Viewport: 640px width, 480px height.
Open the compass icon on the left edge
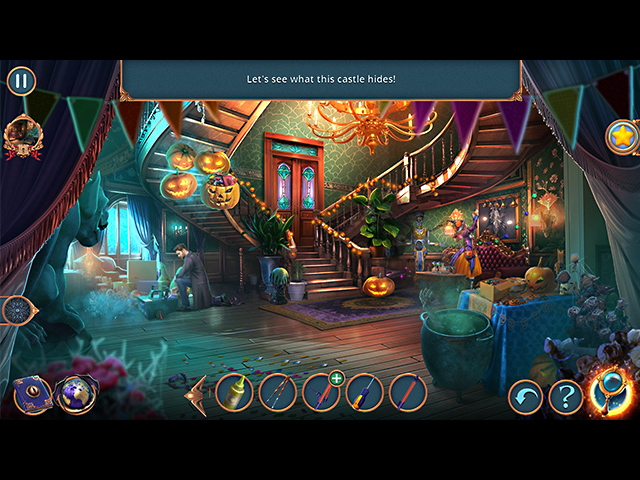17,310
